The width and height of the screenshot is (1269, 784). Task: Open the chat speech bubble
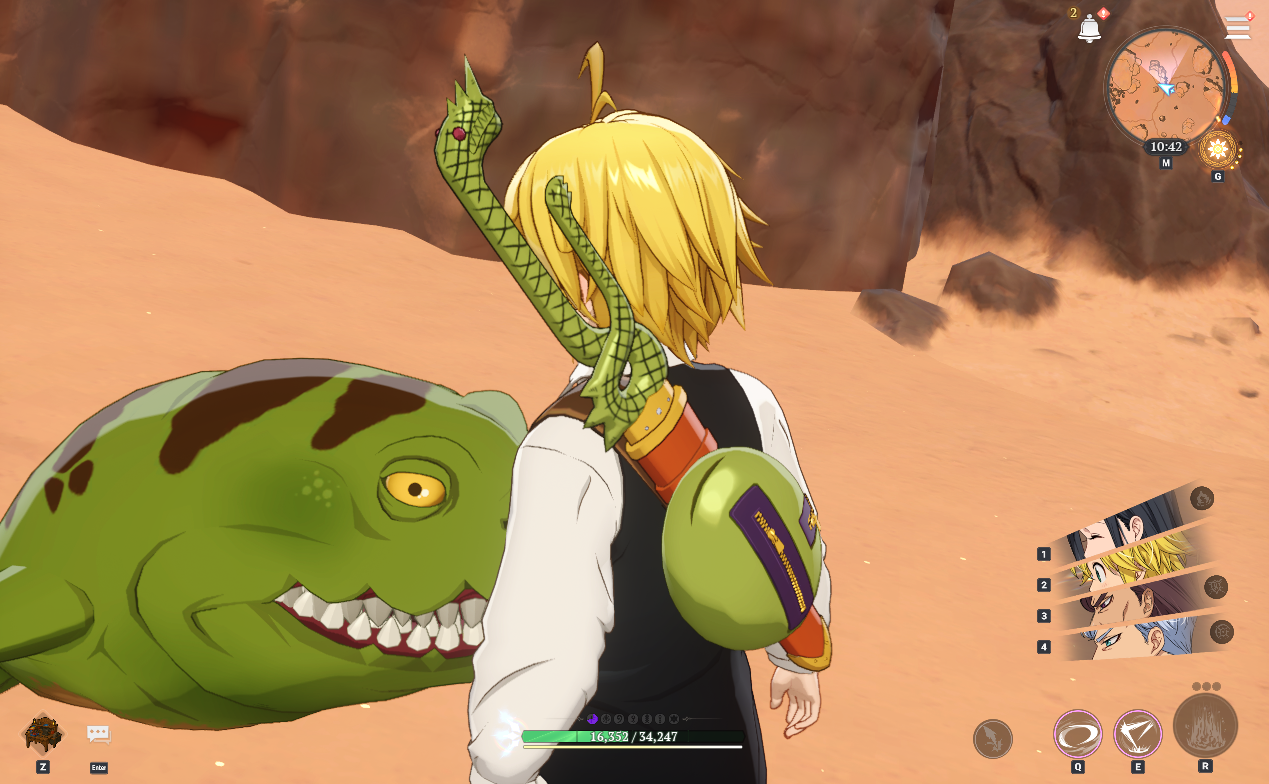click(98, 734)
